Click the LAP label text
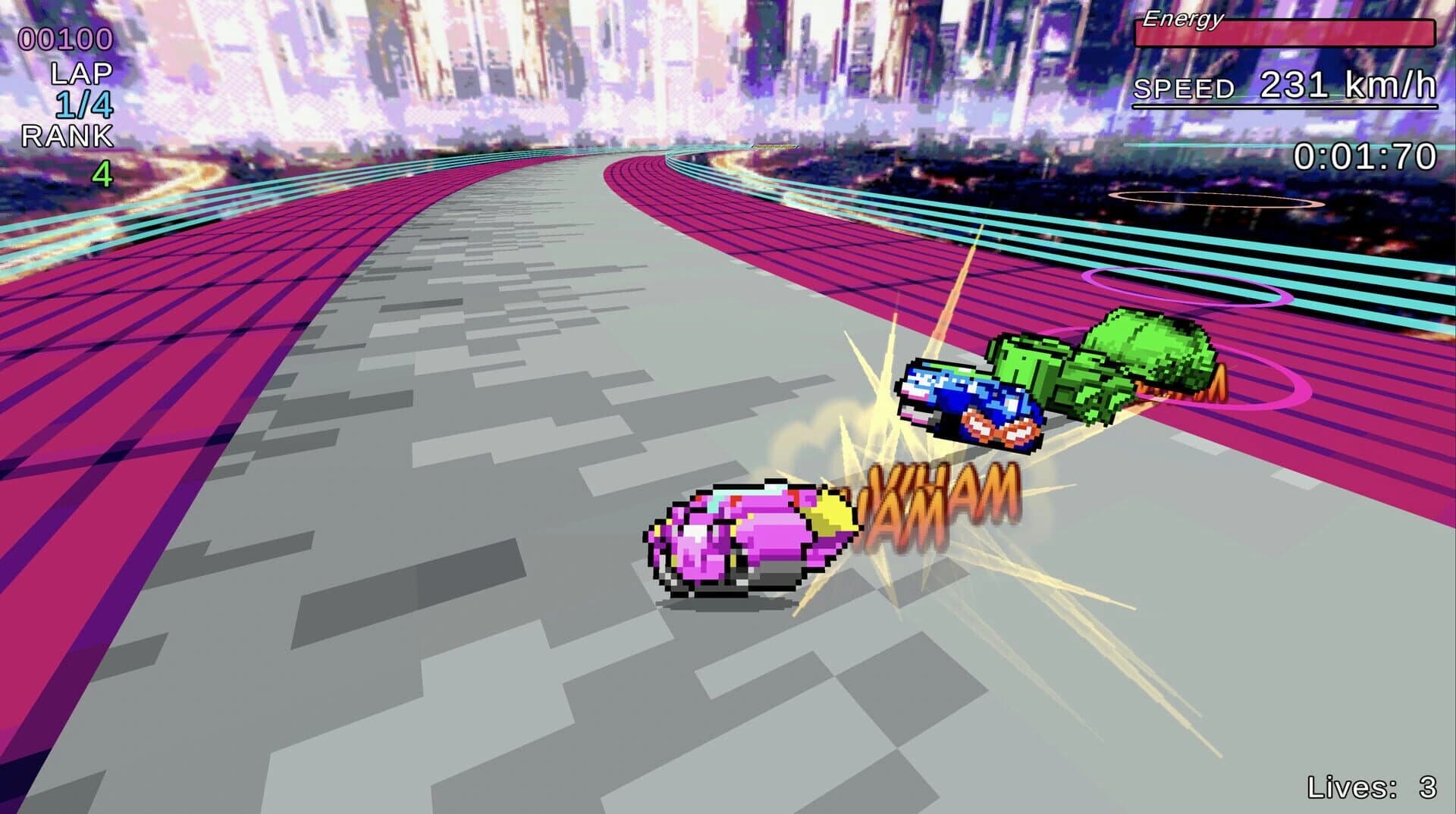 [80, 74]
